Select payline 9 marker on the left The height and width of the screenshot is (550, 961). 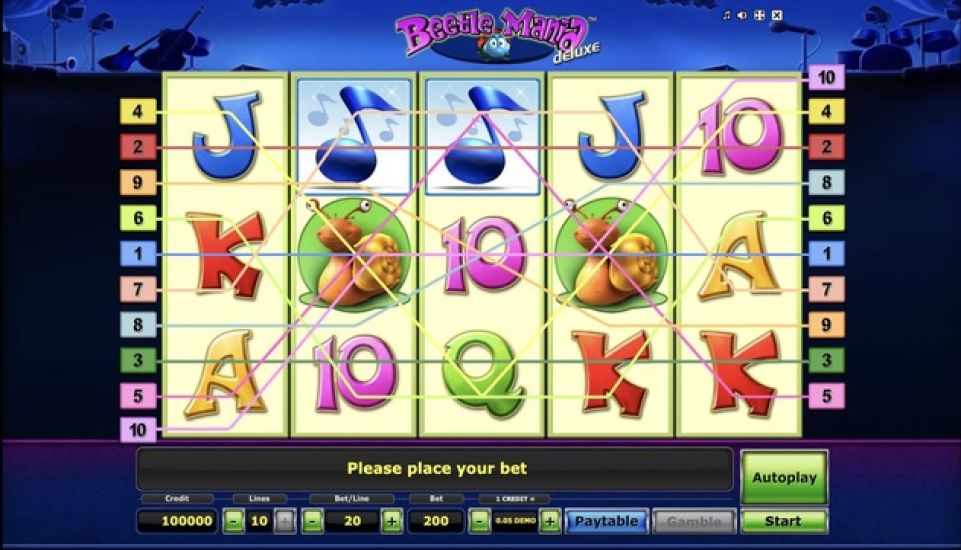point(138,182)
